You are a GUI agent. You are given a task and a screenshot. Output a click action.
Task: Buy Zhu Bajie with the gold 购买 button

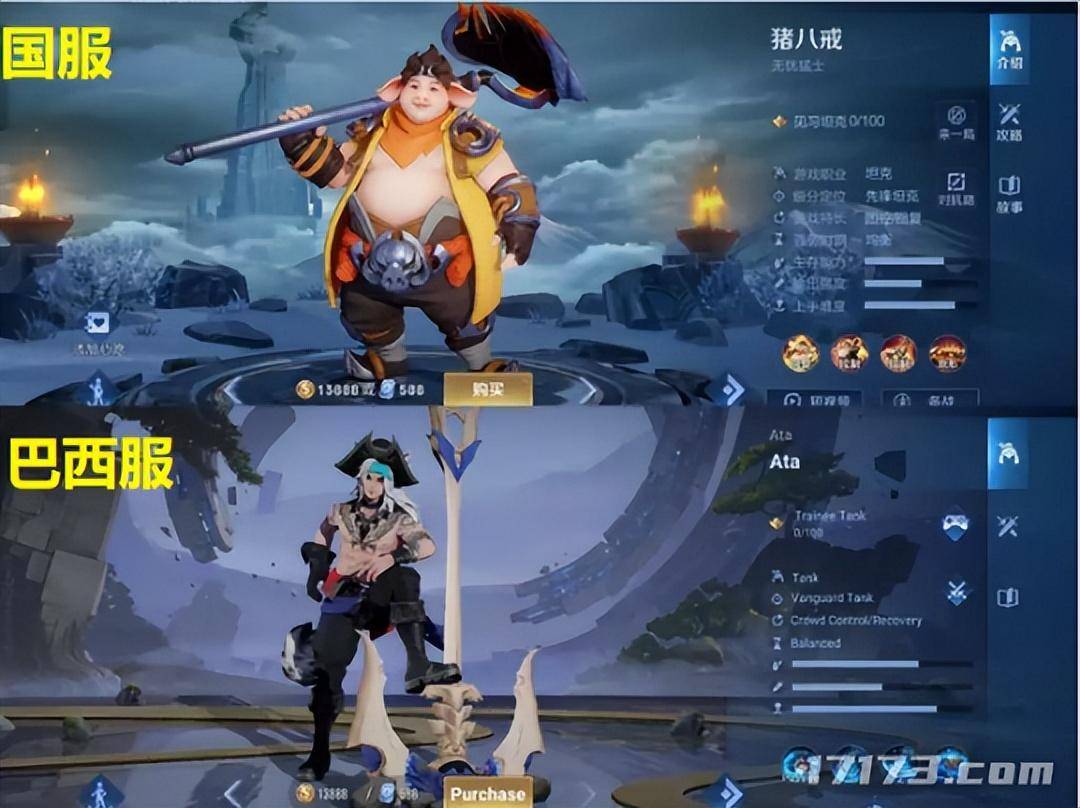coord(487,389)
